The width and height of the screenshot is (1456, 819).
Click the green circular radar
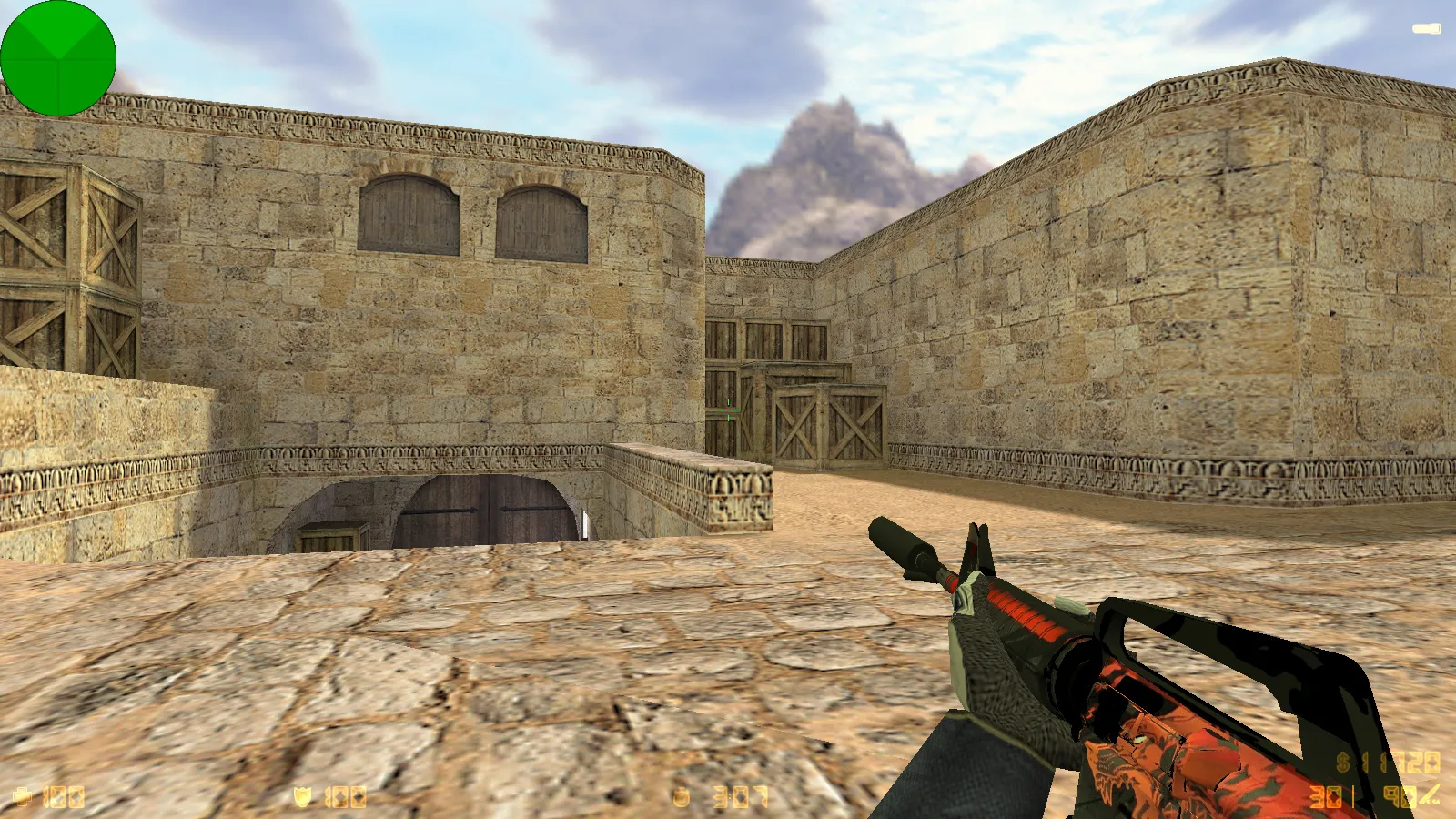coord(58,58)
